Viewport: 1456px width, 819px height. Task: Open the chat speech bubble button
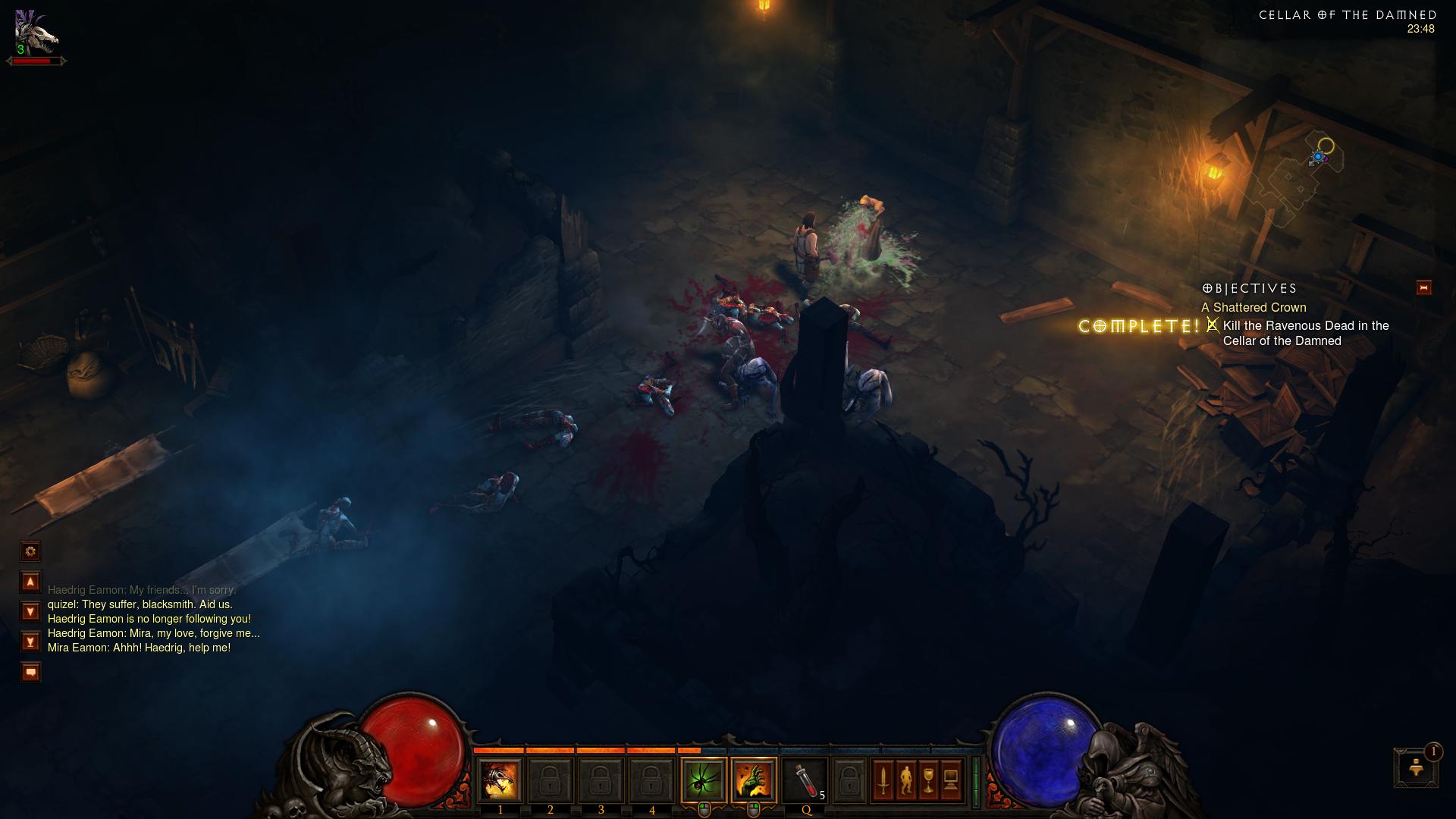click(30, 672)
